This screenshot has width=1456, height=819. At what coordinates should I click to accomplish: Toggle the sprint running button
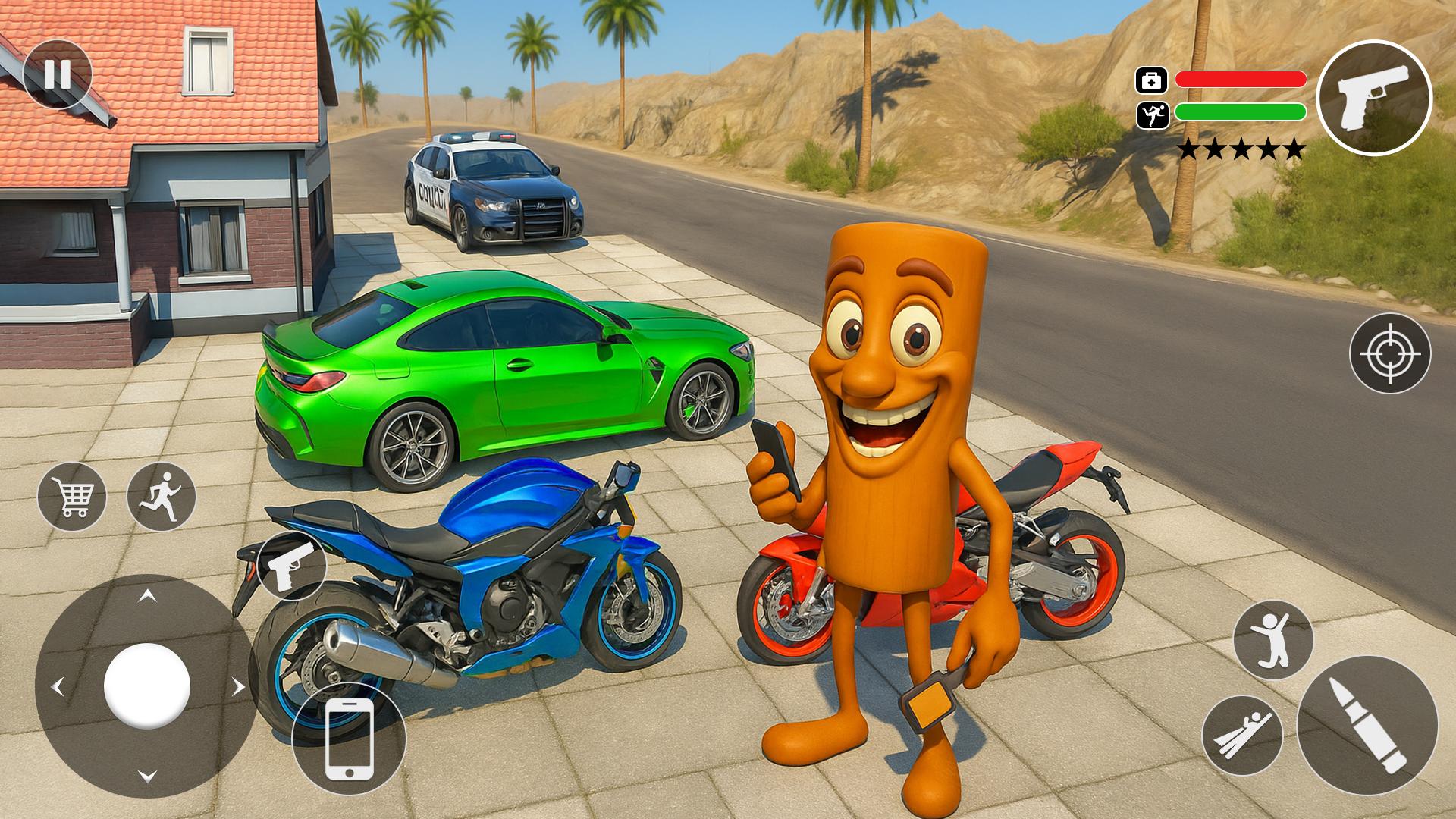162,497
